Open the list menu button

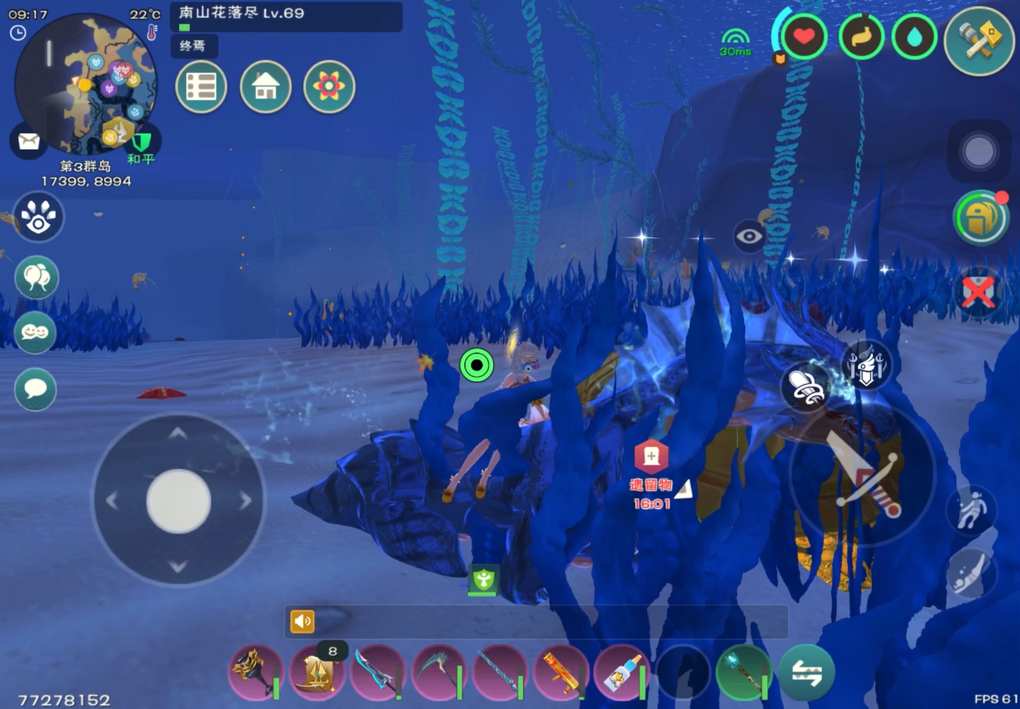point(201,87)
